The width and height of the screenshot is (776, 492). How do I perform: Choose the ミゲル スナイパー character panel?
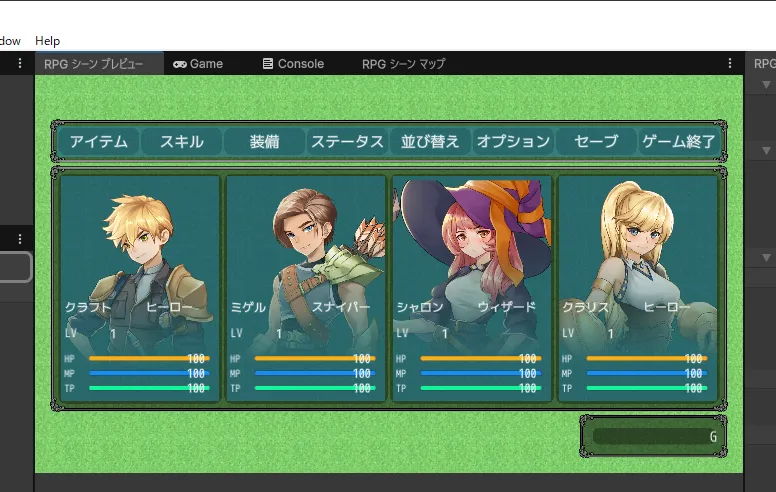[x=306, y=288]
